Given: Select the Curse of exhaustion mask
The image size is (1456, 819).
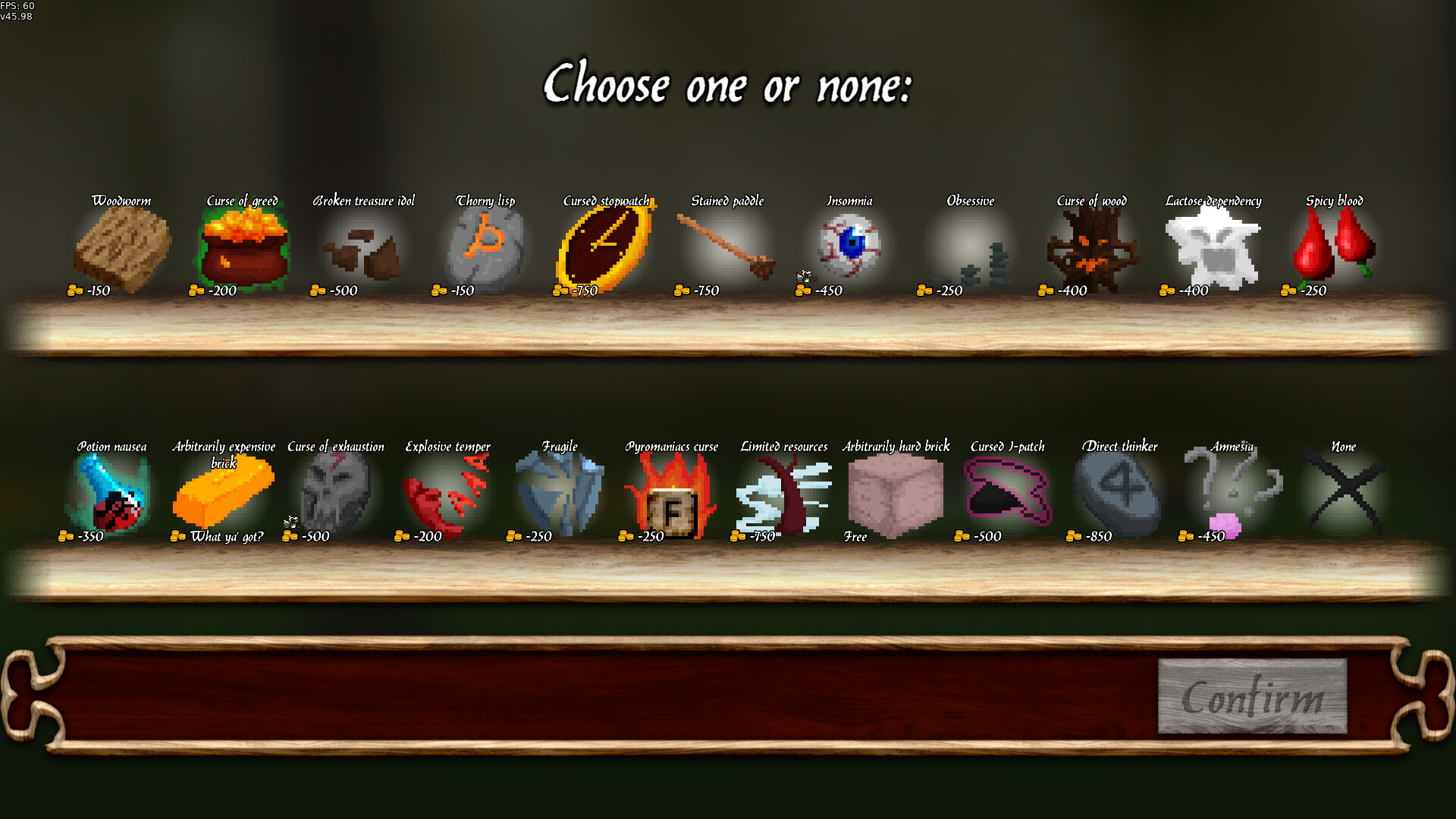Looking at the screenshot, I should coord(335,493).
